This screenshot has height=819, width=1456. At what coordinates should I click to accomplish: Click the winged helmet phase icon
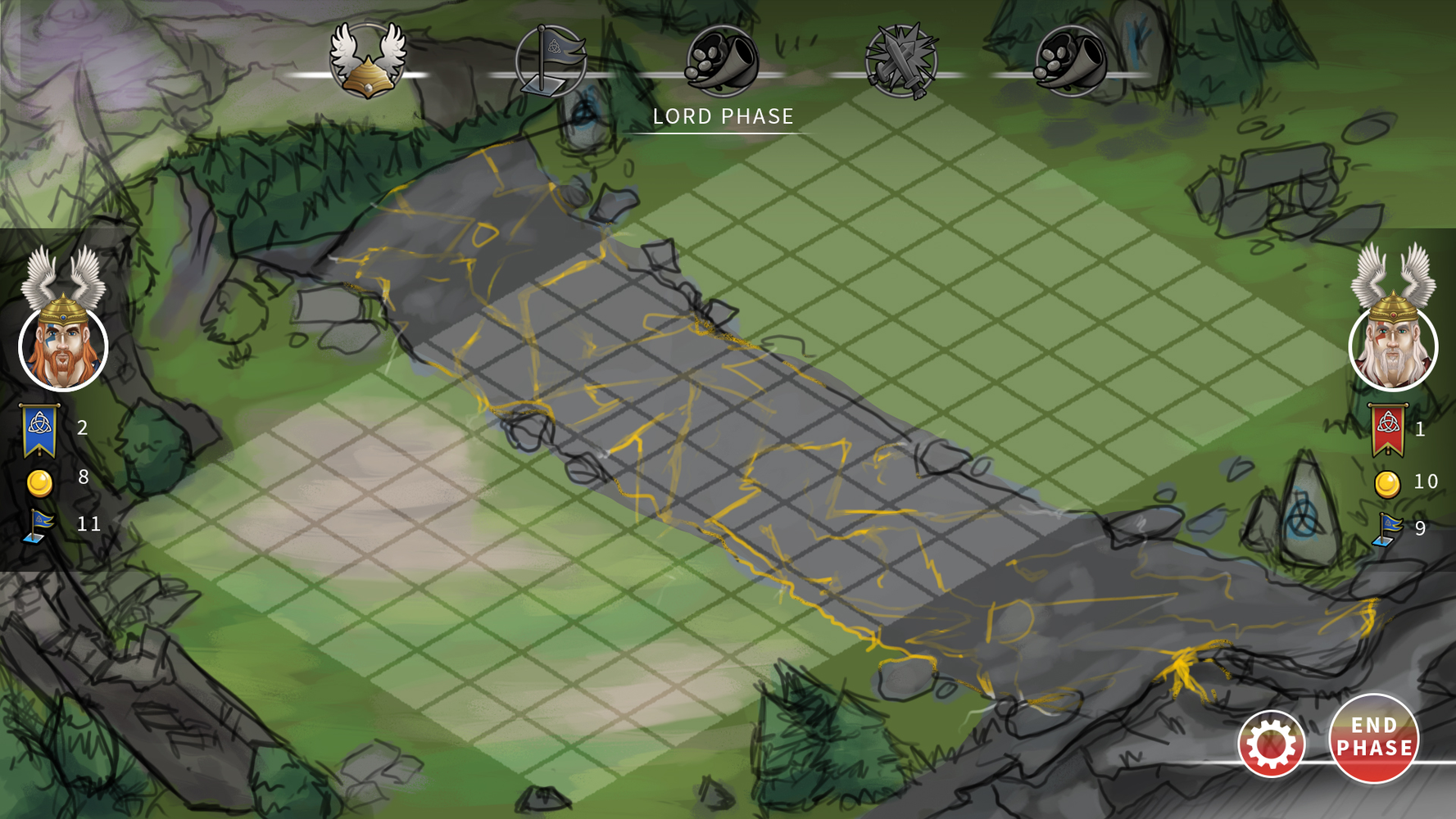pyautogui.click(x=368, y=61)
